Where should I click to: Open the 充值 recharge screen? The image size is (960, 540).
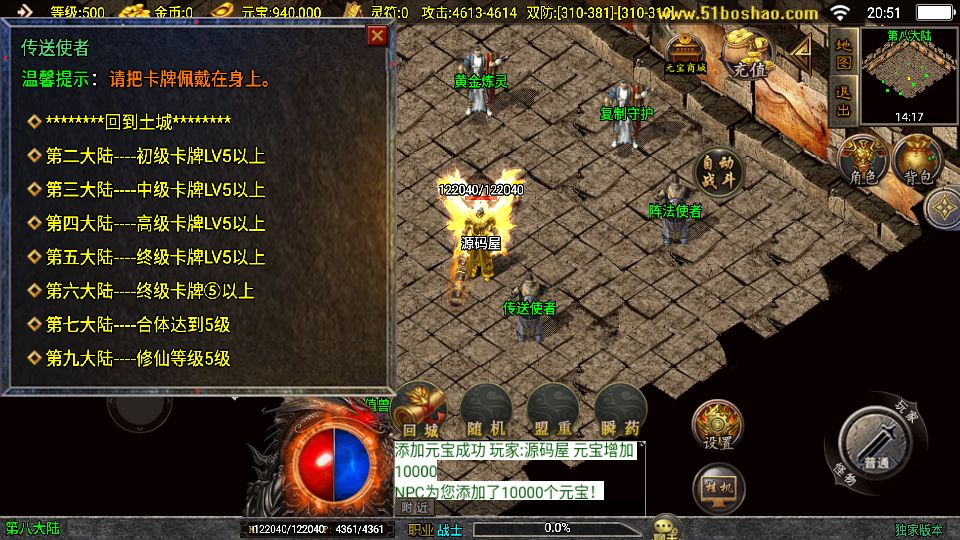[748, 56]
